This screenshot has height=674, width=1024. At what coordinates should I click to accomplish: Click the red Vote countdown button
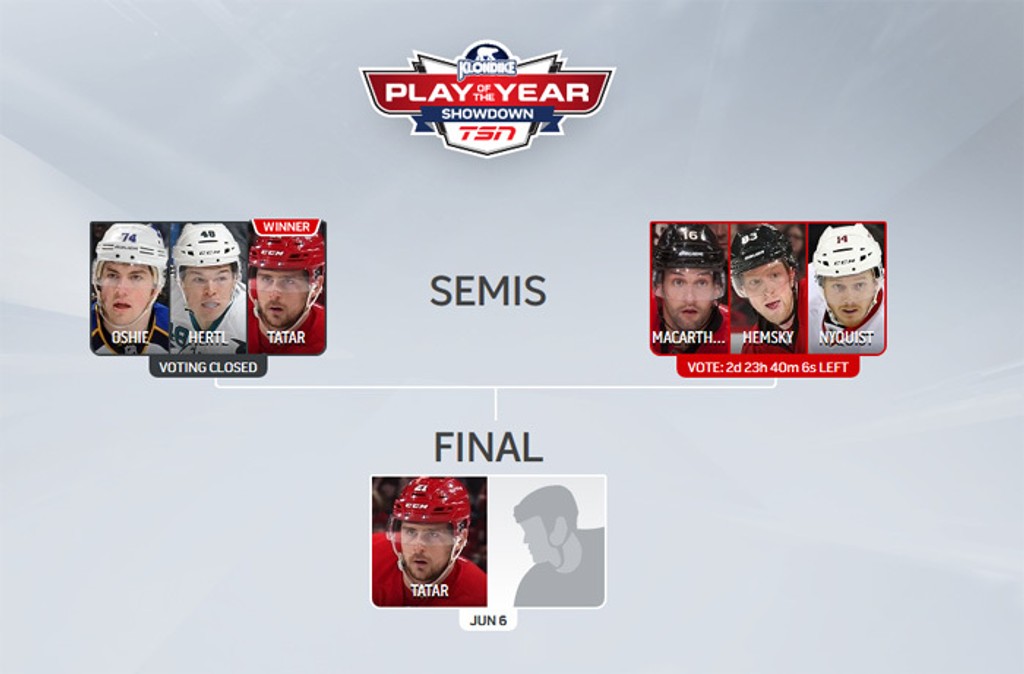tap(767, 367)
